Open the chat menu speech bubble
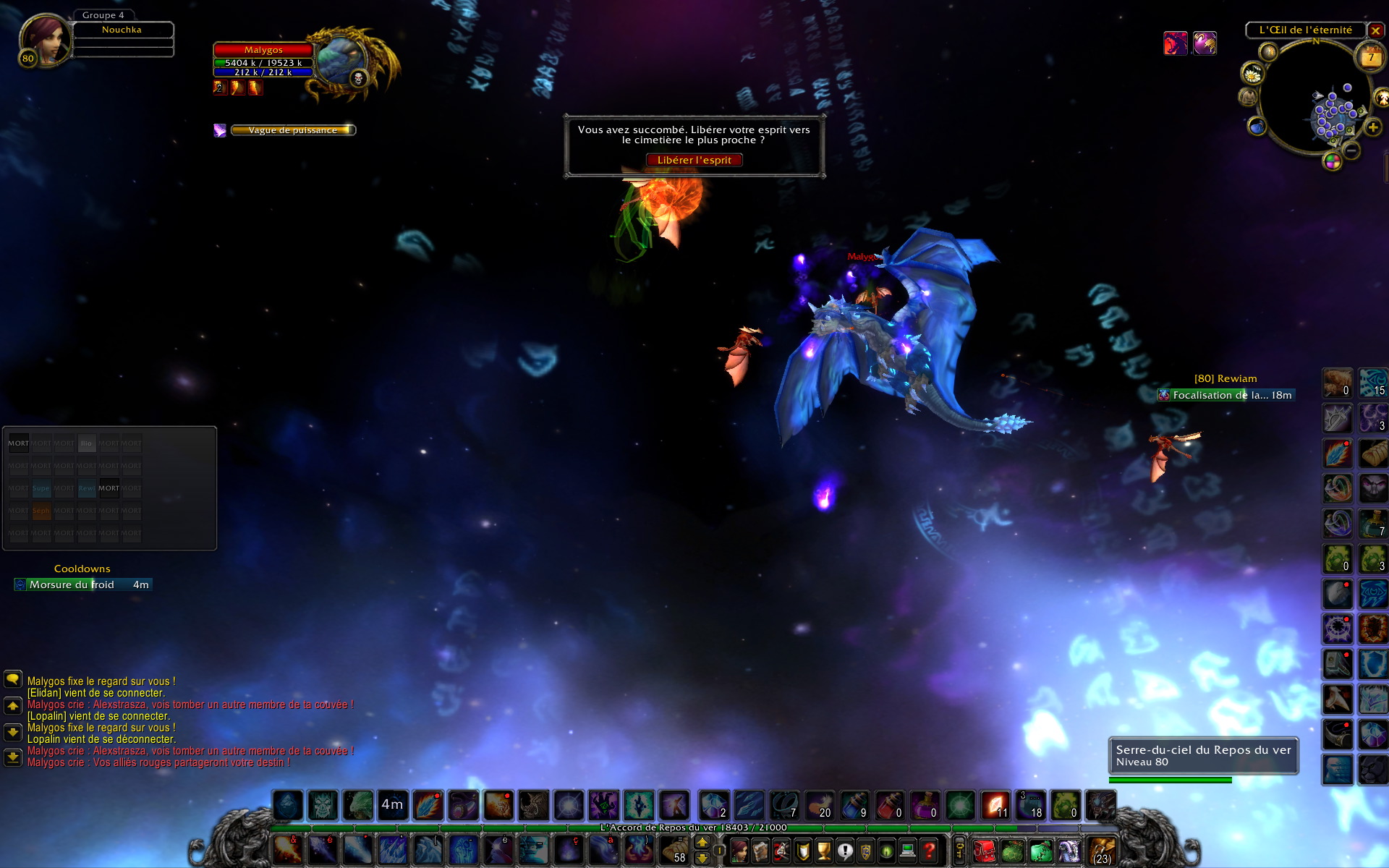 coord(13,679)
